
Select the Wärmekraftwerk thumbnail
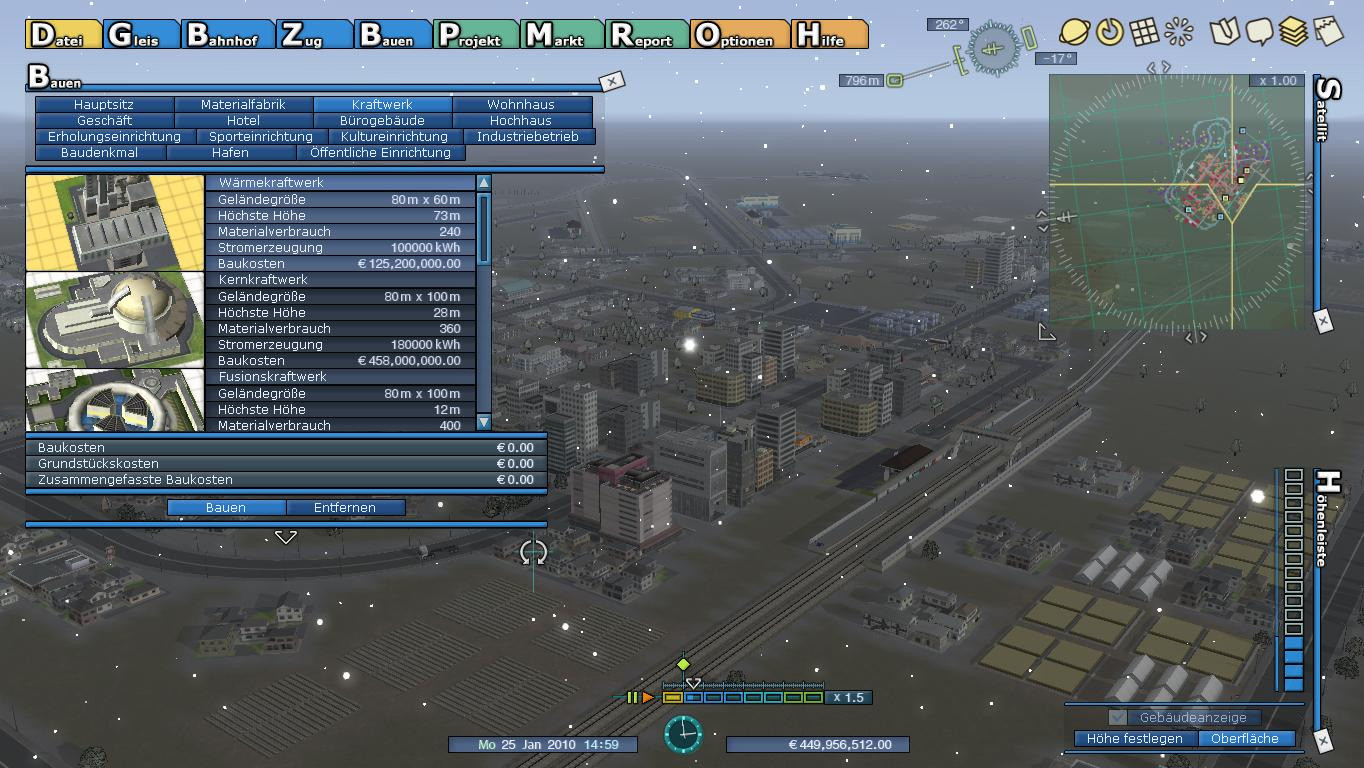pos(115,223)
